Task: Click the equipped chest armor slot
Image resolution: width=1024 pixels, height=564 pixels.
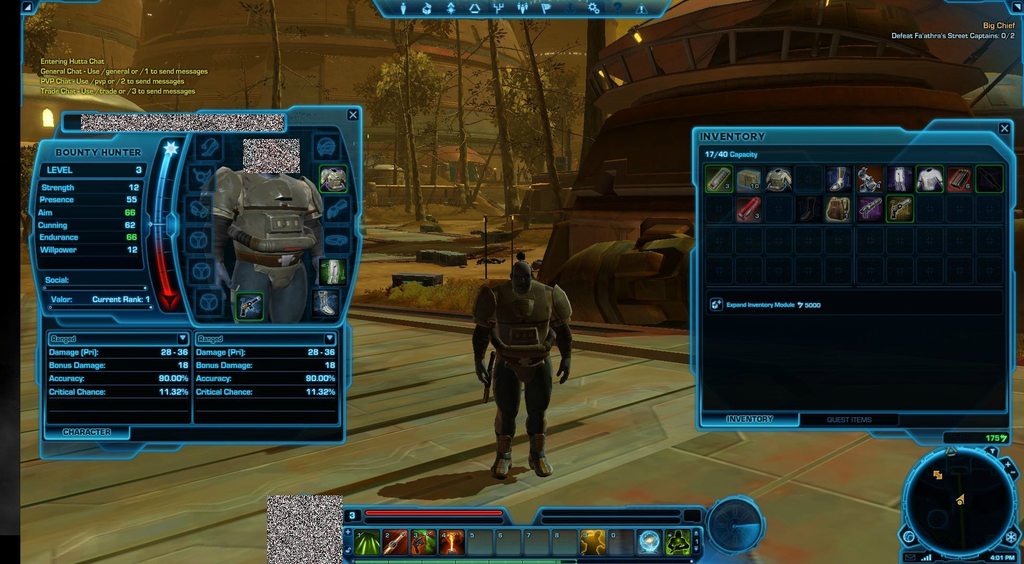Action: click(x=333, y=179)
